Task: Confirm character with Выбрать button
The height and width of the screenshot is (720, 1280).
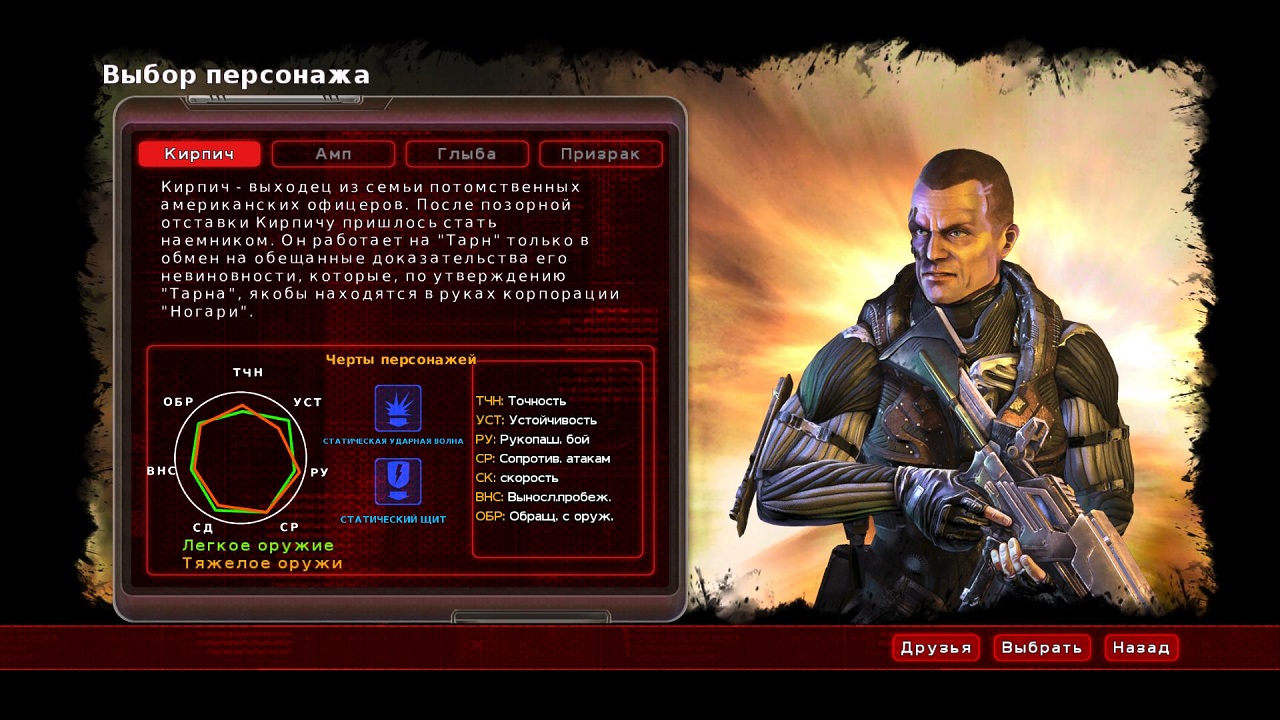Action: coord(1042,648)
